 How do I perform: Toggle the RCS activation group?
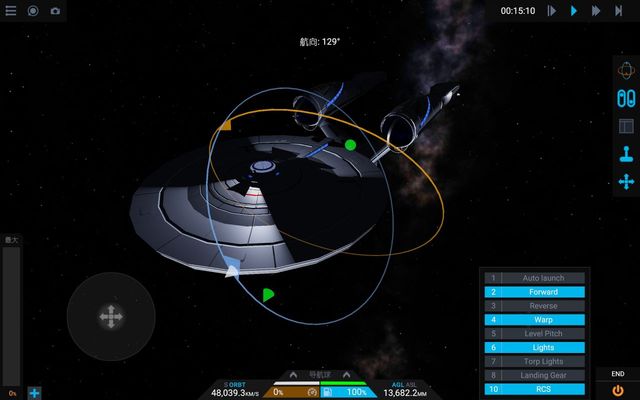point(536,389)
